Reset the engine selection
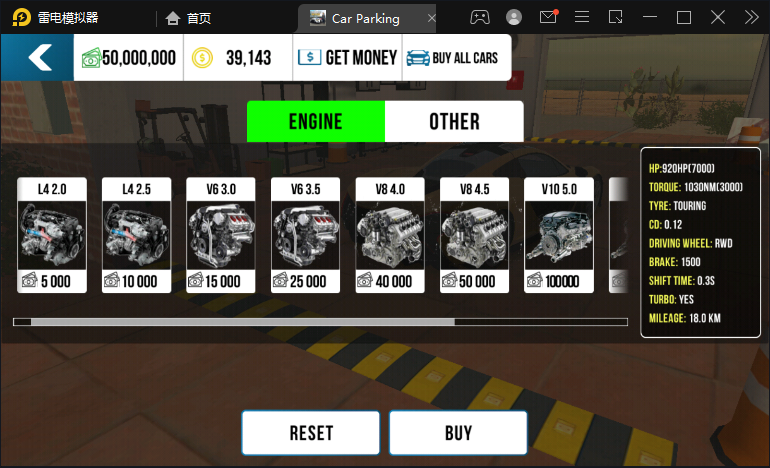 [311, 433]
